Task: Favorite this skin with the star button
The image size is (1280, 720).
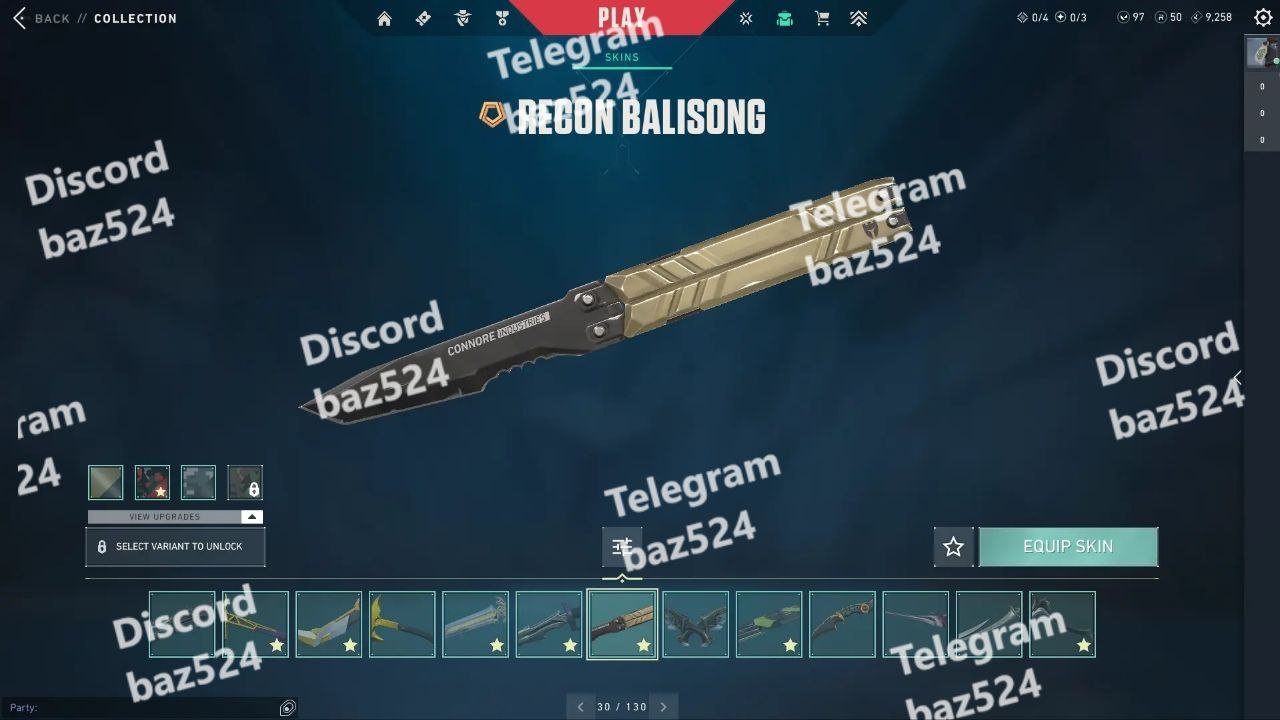Action: point(953,547)
